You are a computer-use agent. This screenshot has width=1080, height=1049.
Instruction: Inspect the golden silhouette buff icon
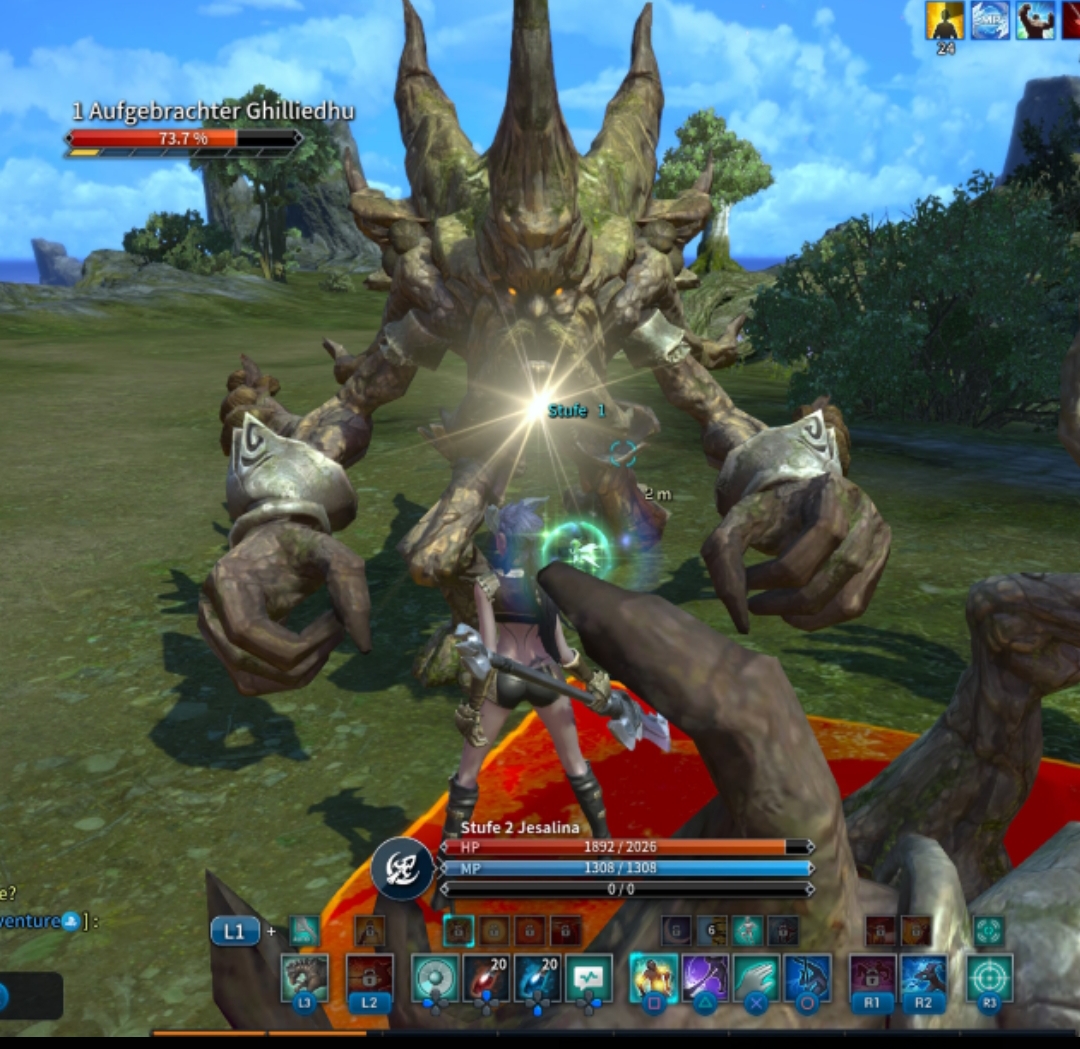(945, 19)
